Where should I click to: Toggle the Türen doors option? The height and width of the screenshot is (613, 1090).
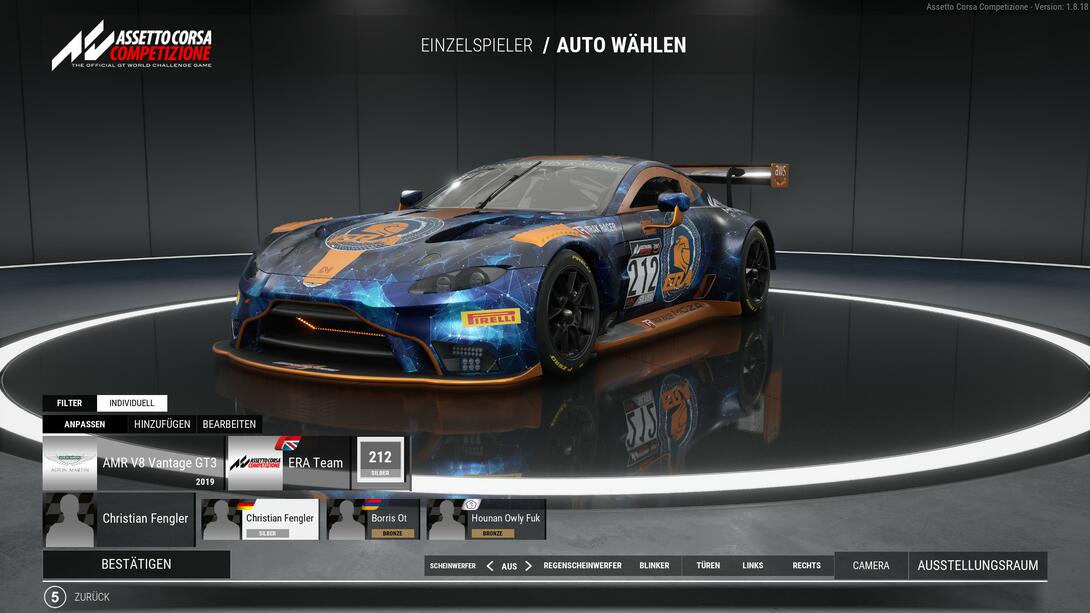708,566
